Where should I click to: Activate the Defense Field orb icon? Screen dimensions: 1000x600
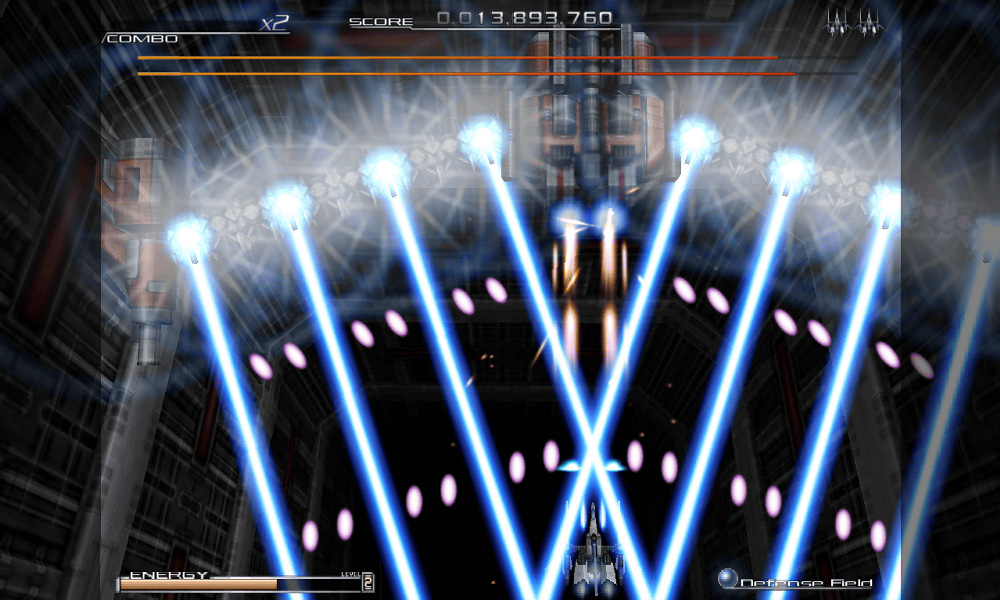point(727,578)
